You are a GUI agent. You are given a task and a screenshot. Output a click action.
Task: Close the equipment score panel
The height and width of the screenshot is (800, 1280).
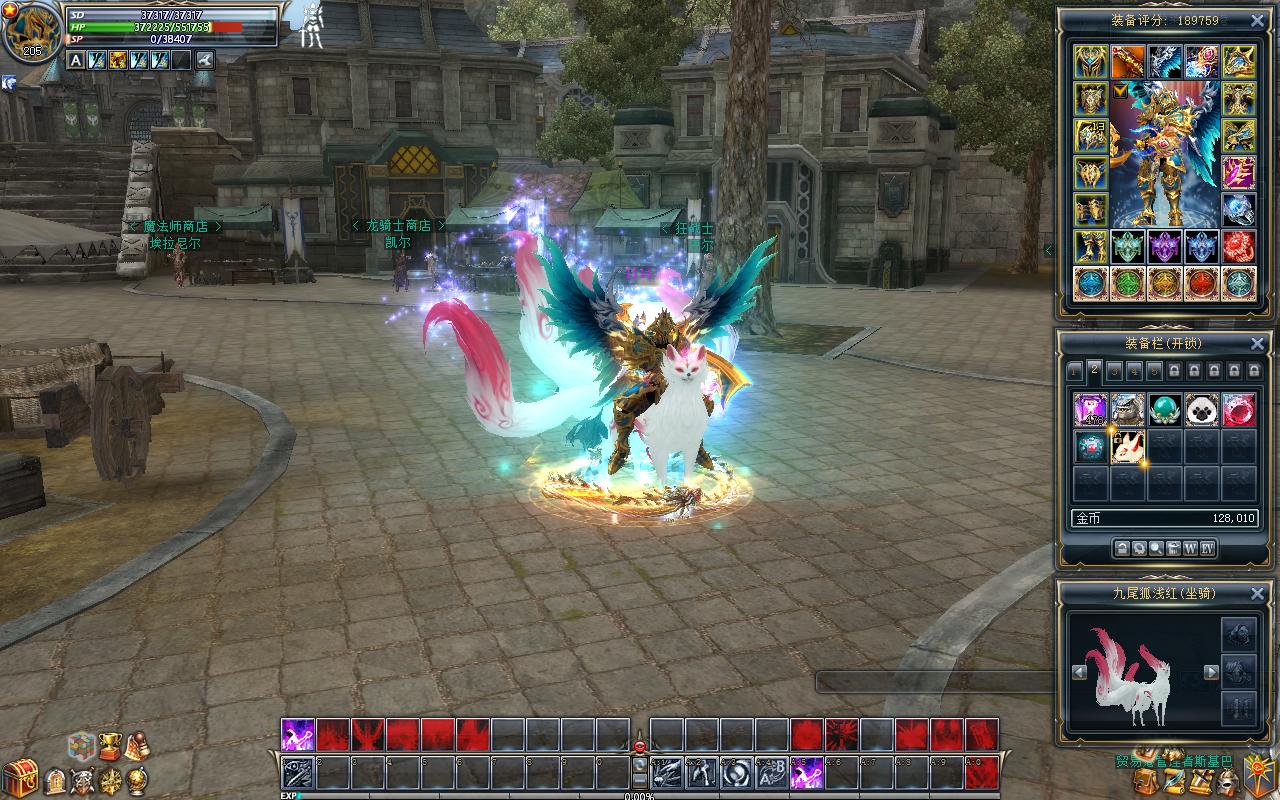click(1257, 20)
